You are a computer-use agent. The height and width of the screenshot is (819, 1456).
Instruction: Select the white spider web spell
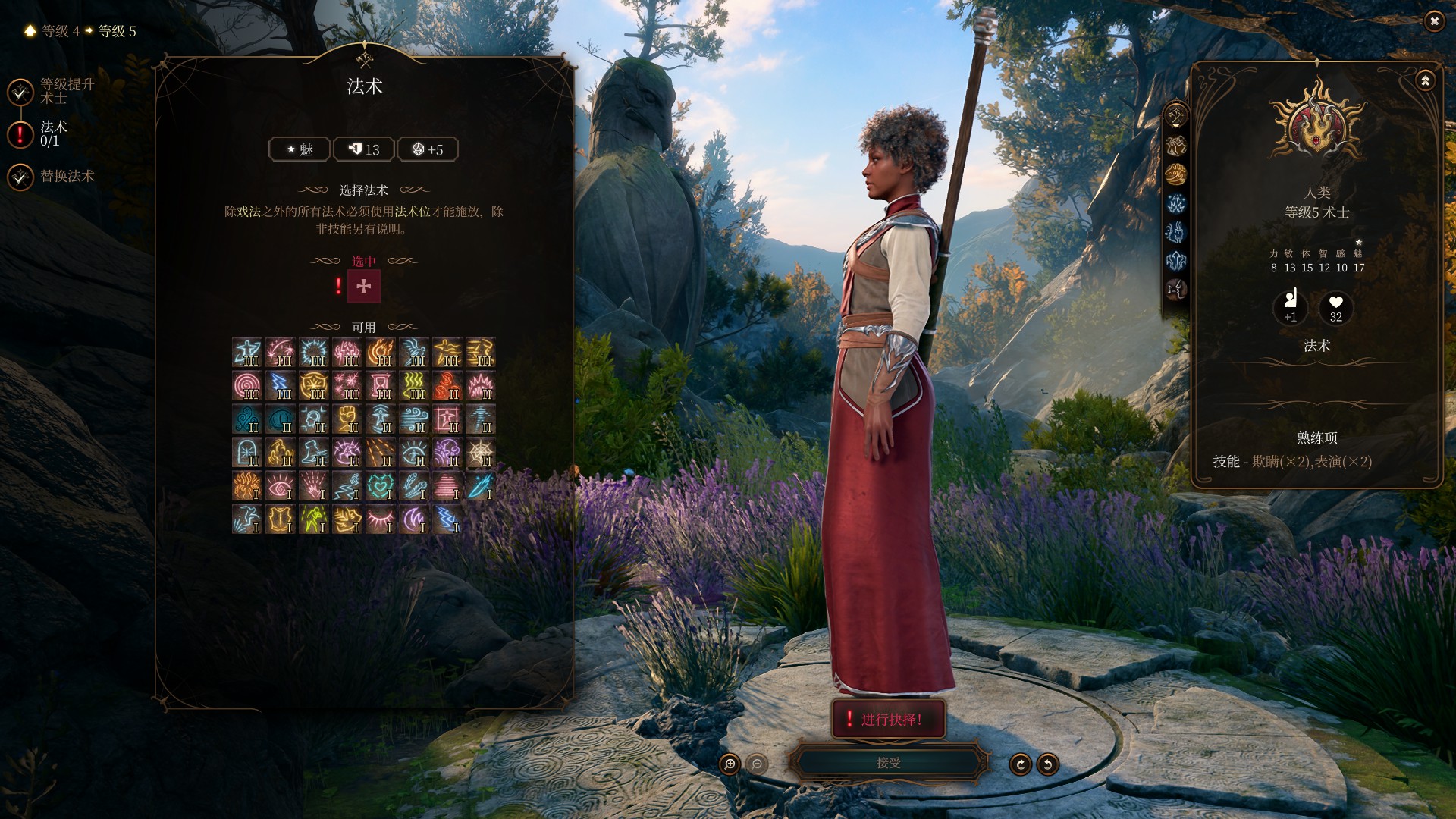pos(481,453)
